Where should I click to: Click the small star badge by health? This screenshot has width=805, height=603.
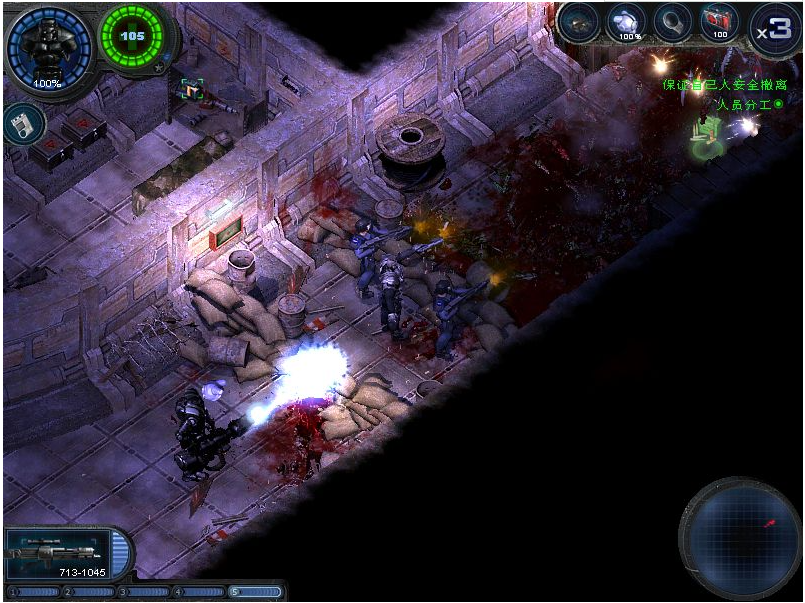160,67
